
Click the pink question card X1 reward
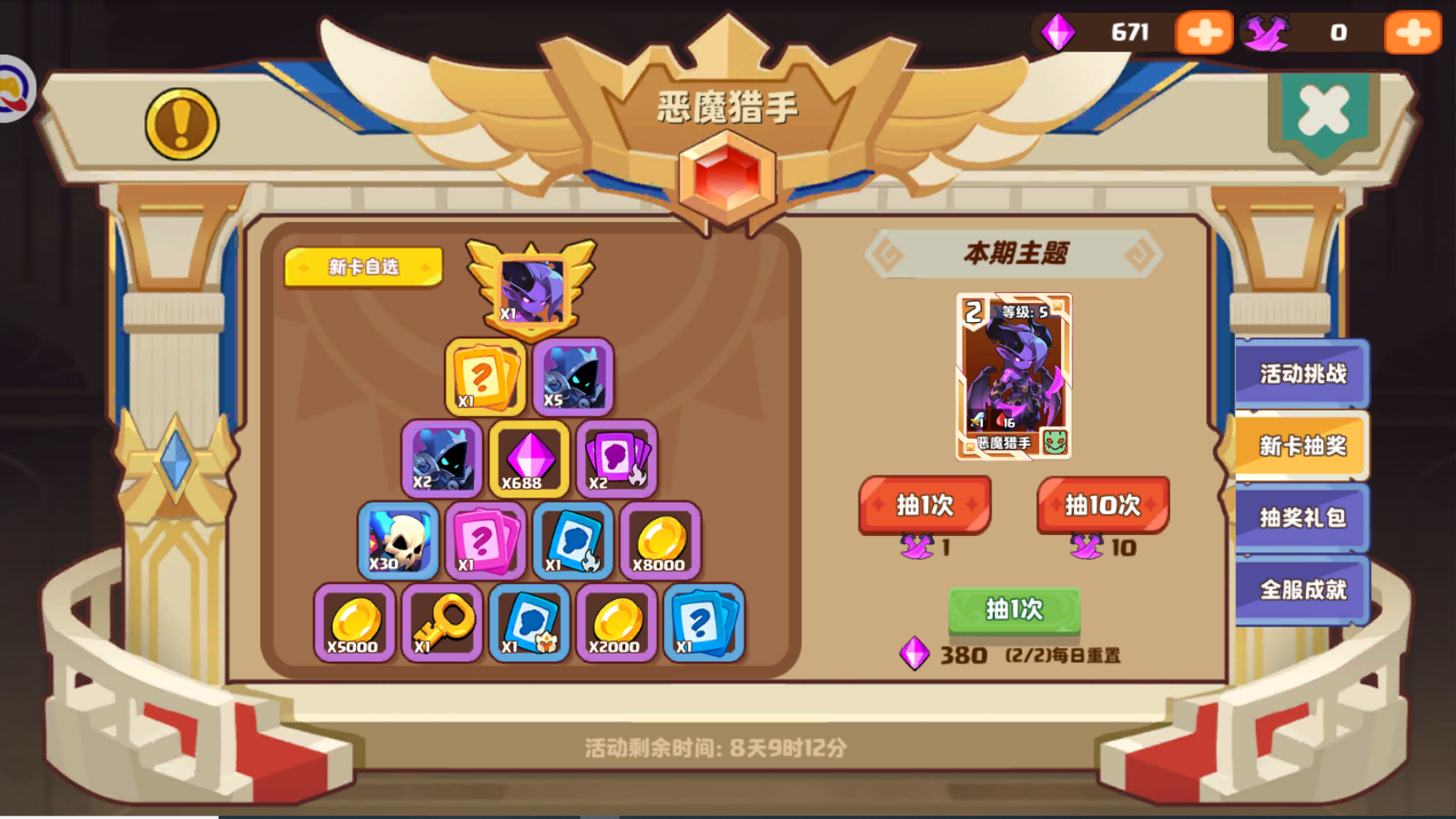coord(485,540)
